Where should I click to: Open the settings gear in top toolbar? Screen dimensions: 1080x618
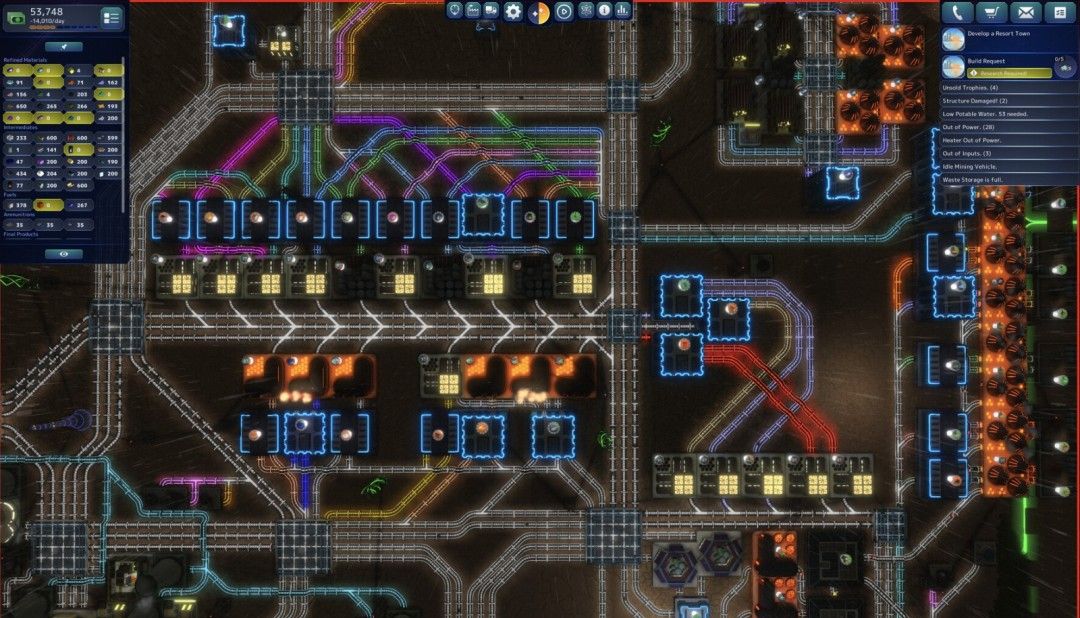coord(513,11)
